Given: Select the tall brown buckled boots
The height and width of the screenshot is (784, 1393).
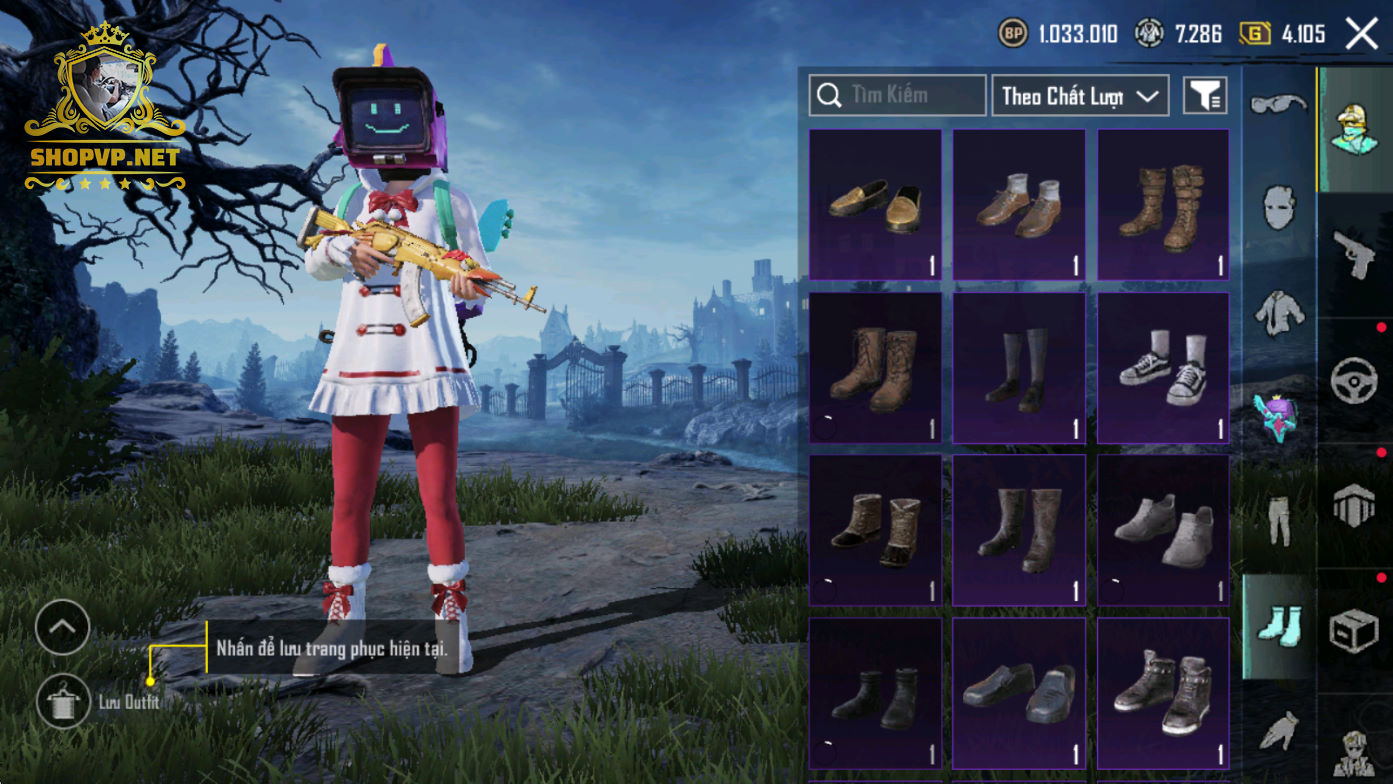Looking at the screenshot, I should tap(1163, 204).
